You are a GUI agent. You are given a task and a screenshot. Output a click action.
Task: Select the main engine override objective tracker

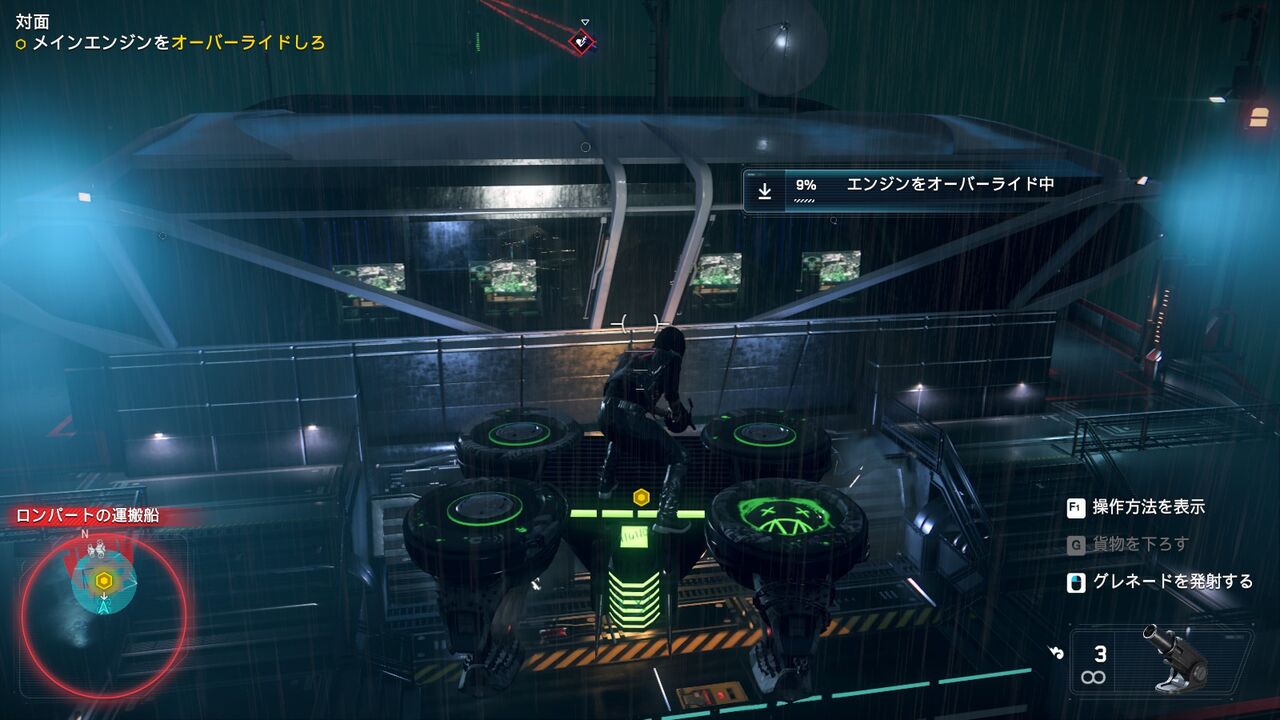tap(170, 43)
